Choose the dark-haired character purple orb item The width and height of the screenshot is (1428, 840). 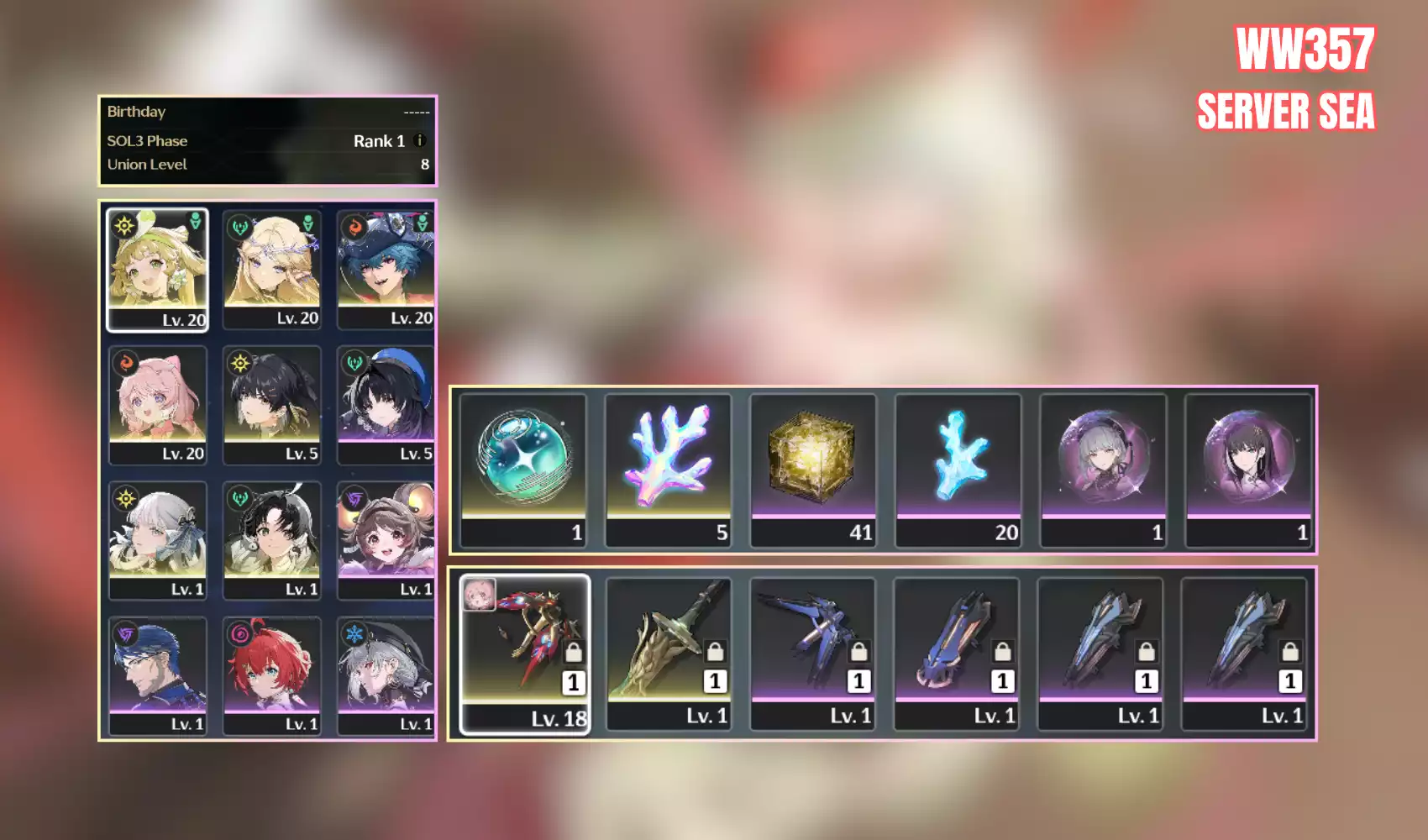[1247, 470]
